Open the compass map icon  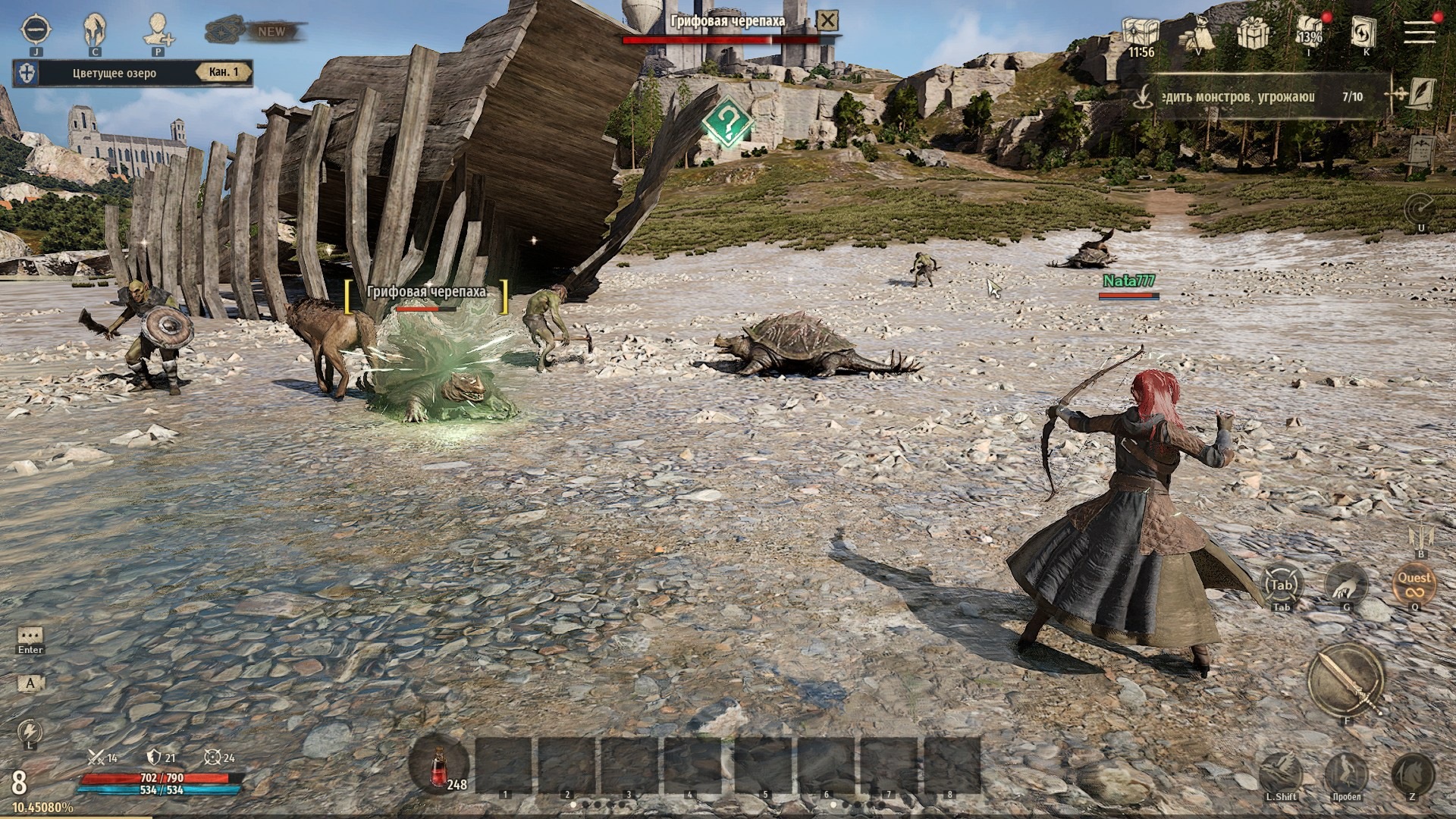tap(36, 30)
